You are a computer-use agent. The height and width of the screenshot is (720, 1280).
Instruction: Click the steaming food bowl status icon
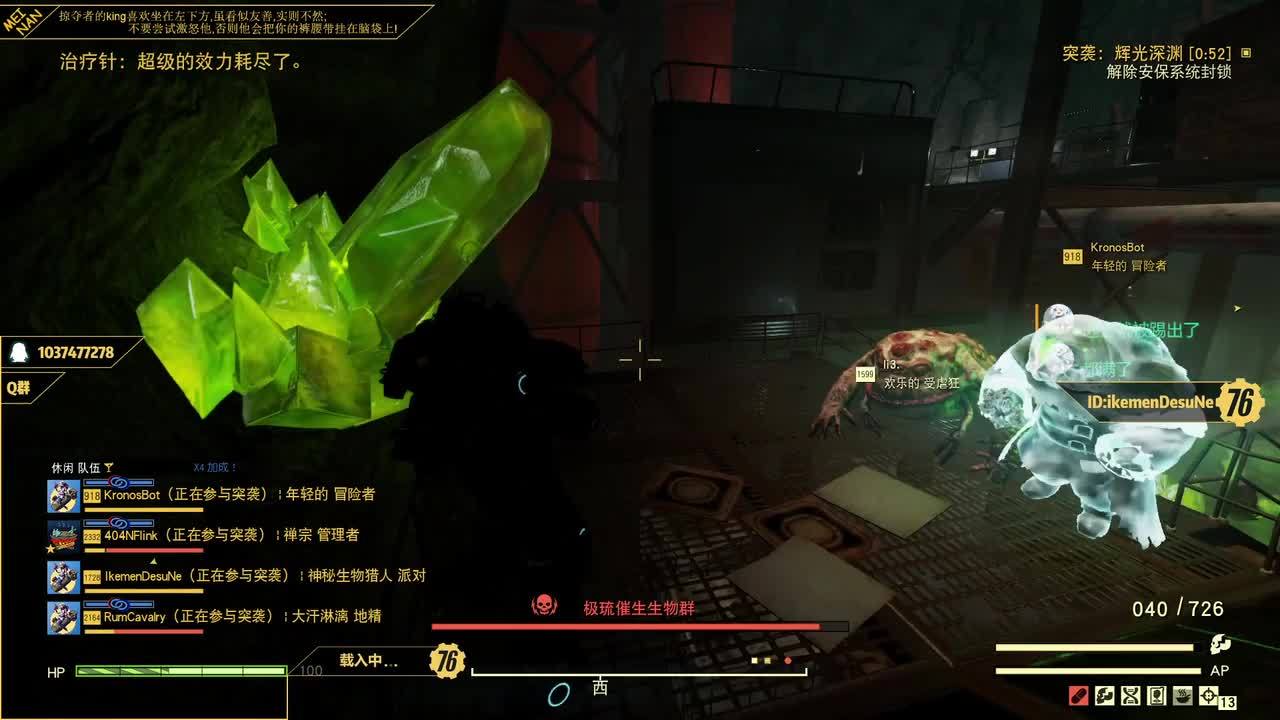[x=1182, y=695]
